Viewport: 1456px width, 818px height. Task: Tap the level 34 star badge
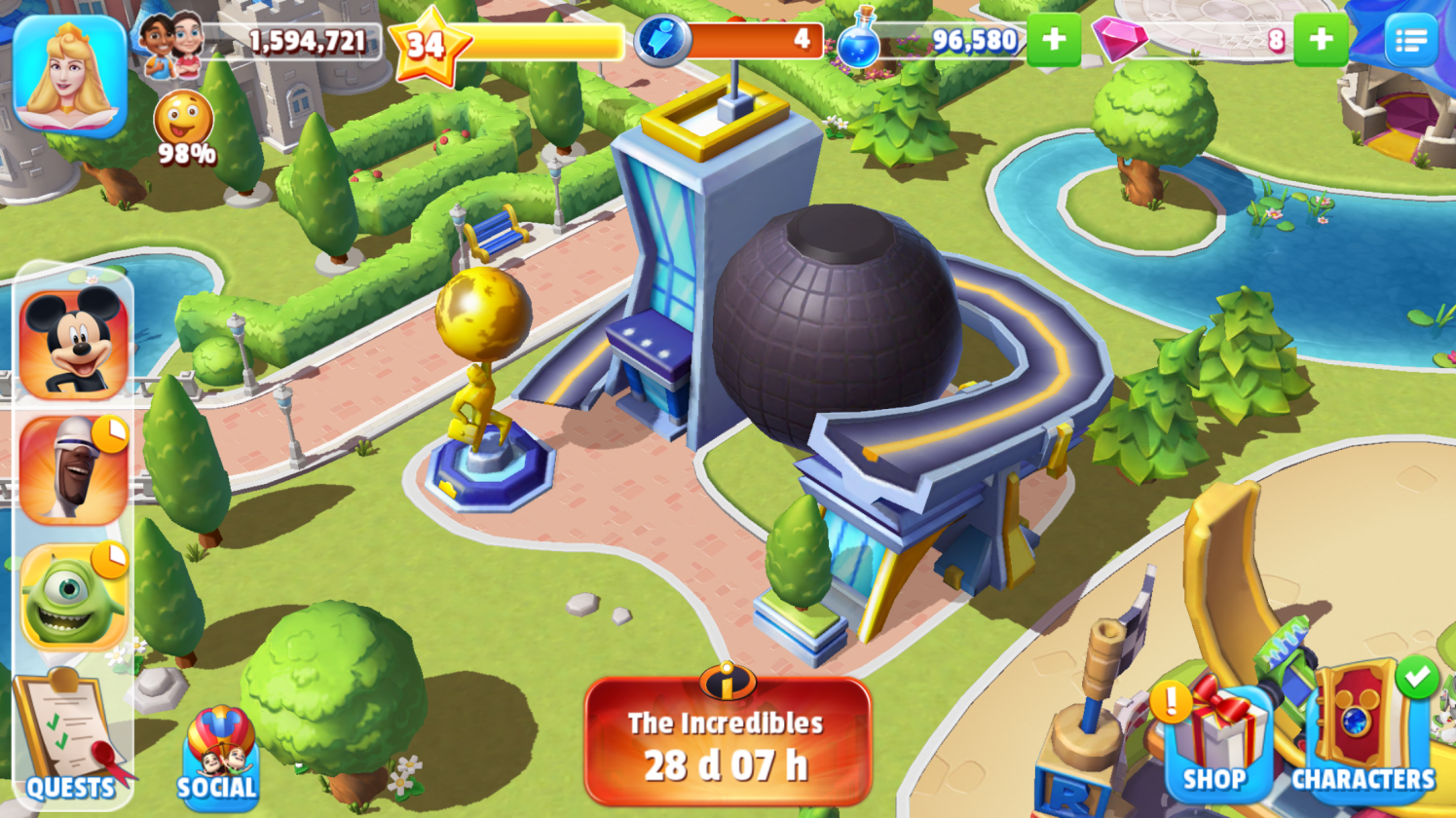pos(427,44)
